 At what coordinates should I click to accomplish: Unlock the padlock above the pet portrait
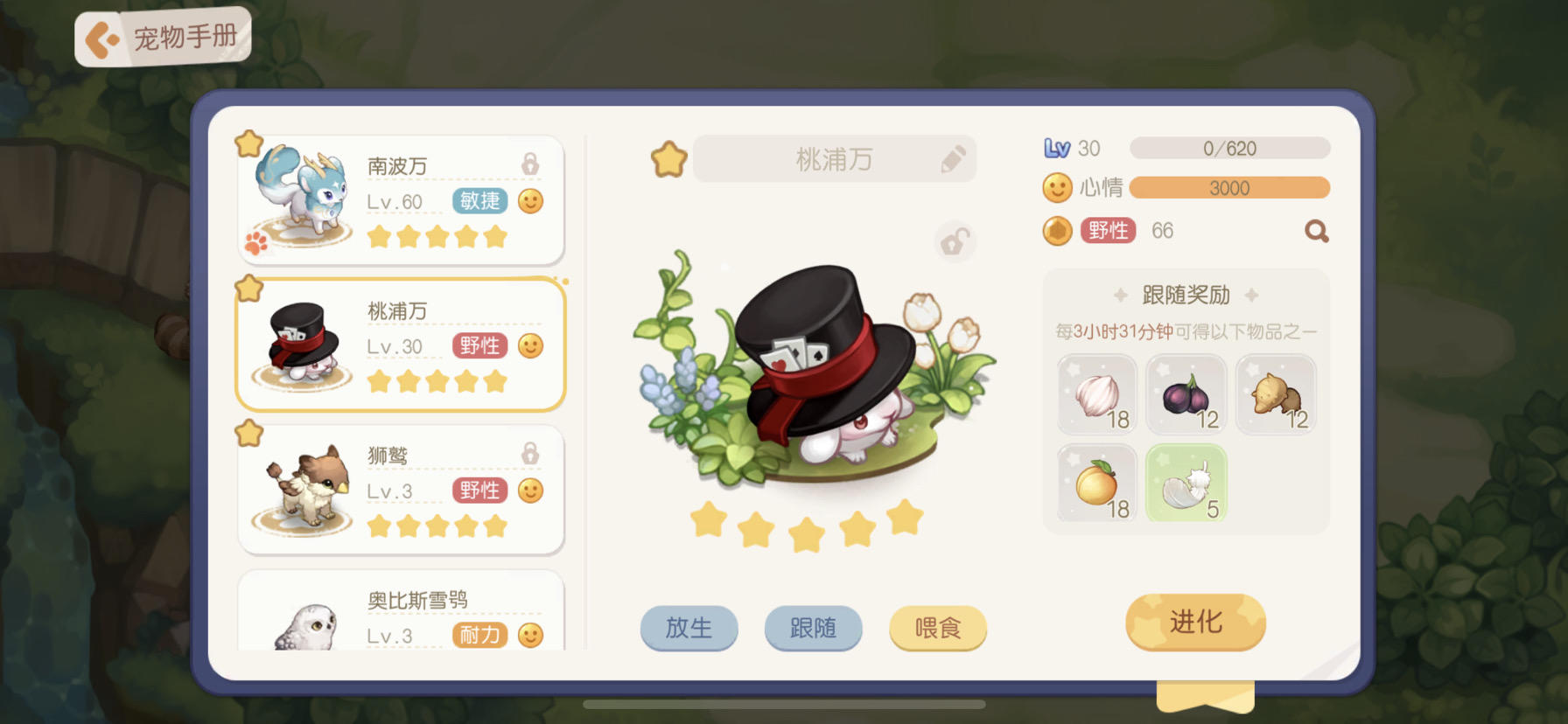click(954, 242)
